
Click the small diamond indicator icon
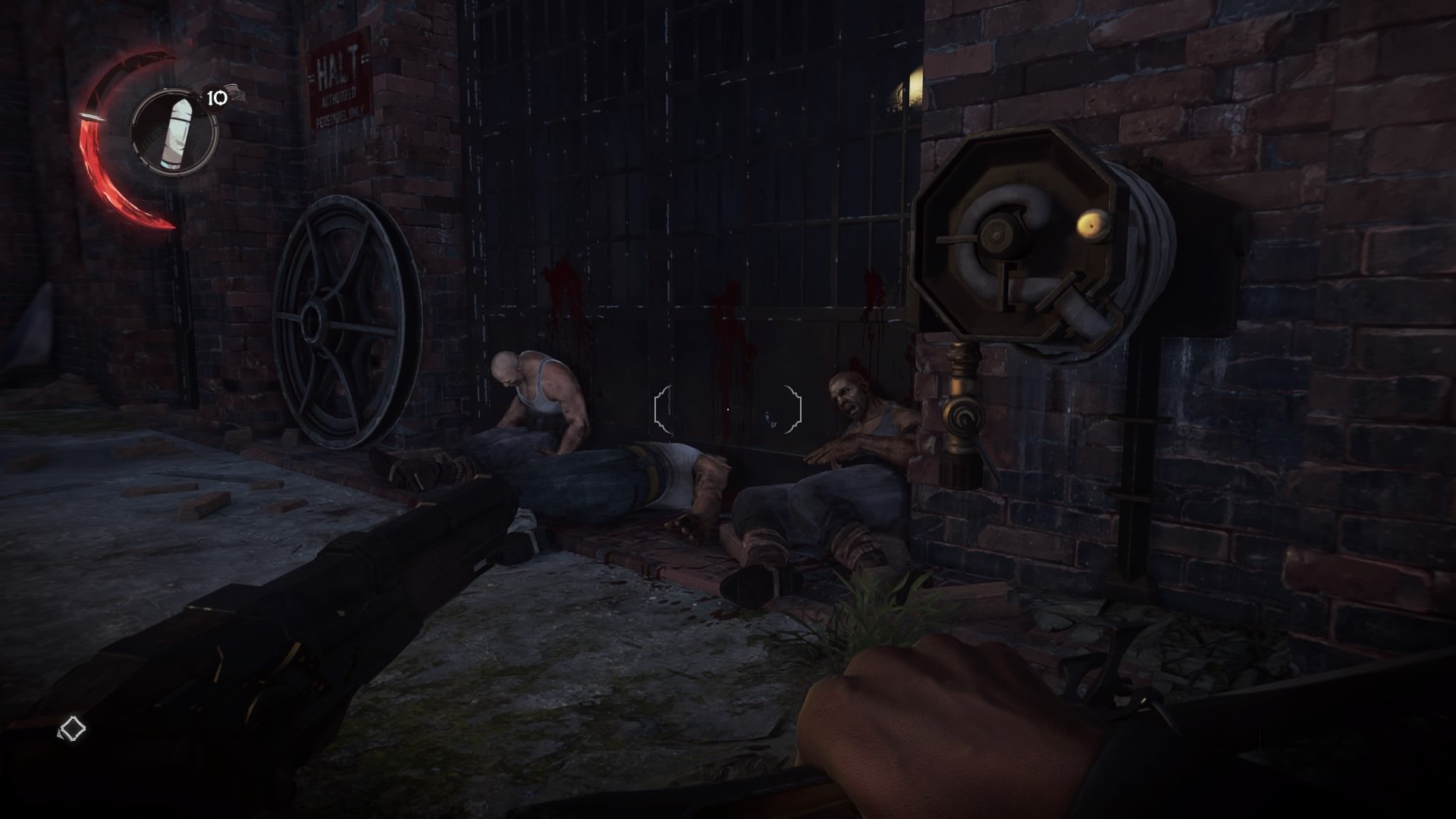click(x=73, y=729)
